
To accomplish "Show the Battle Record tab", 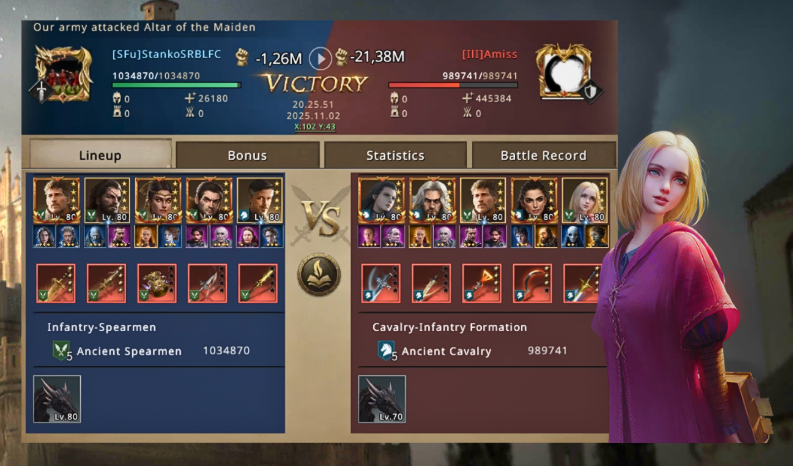I will click(x=542, y=155).
